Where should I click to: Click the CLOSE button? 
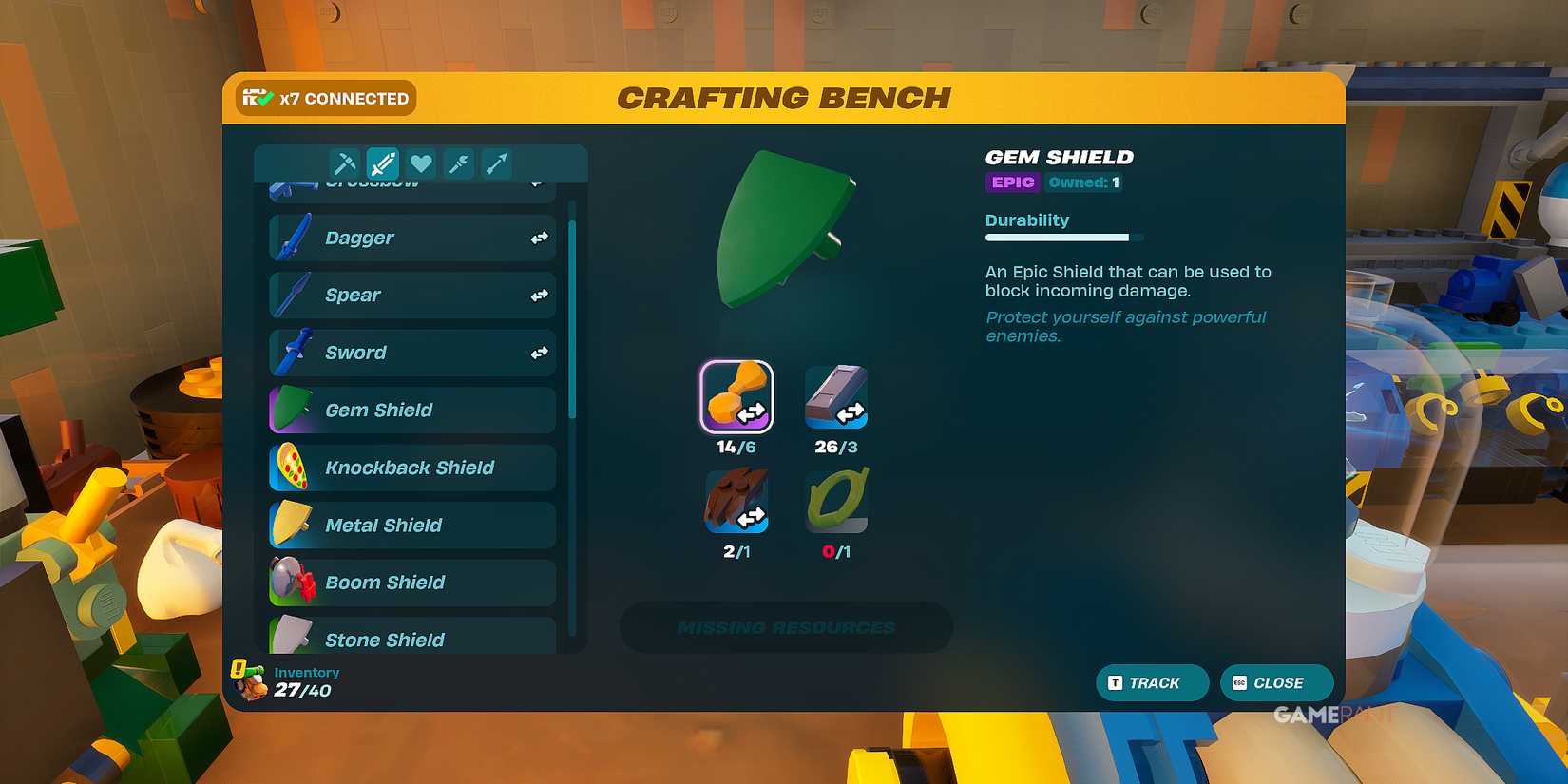1276,682
